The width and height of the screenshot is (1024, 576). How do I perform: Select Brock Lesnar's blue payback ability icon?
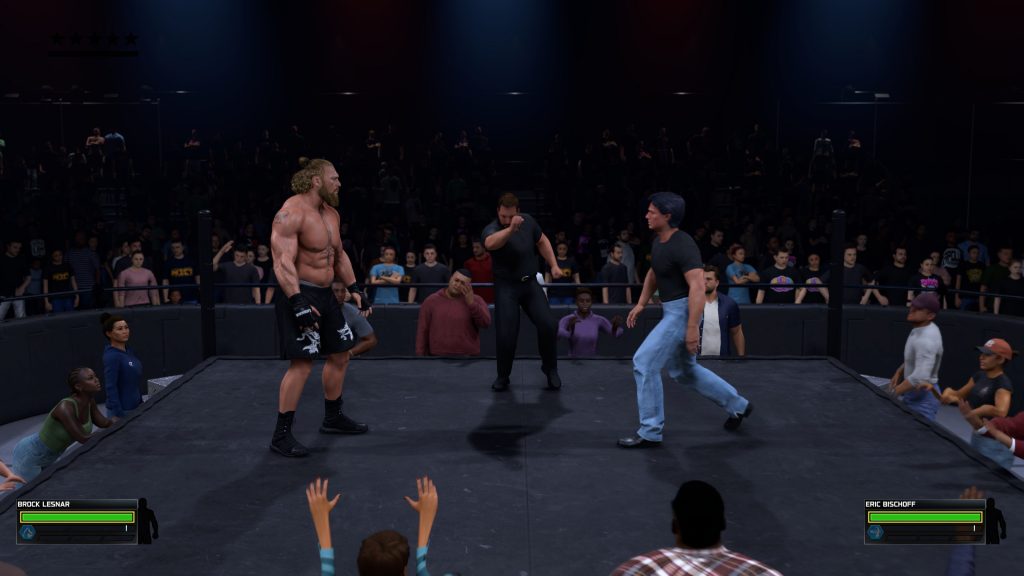tap(27, 533)
